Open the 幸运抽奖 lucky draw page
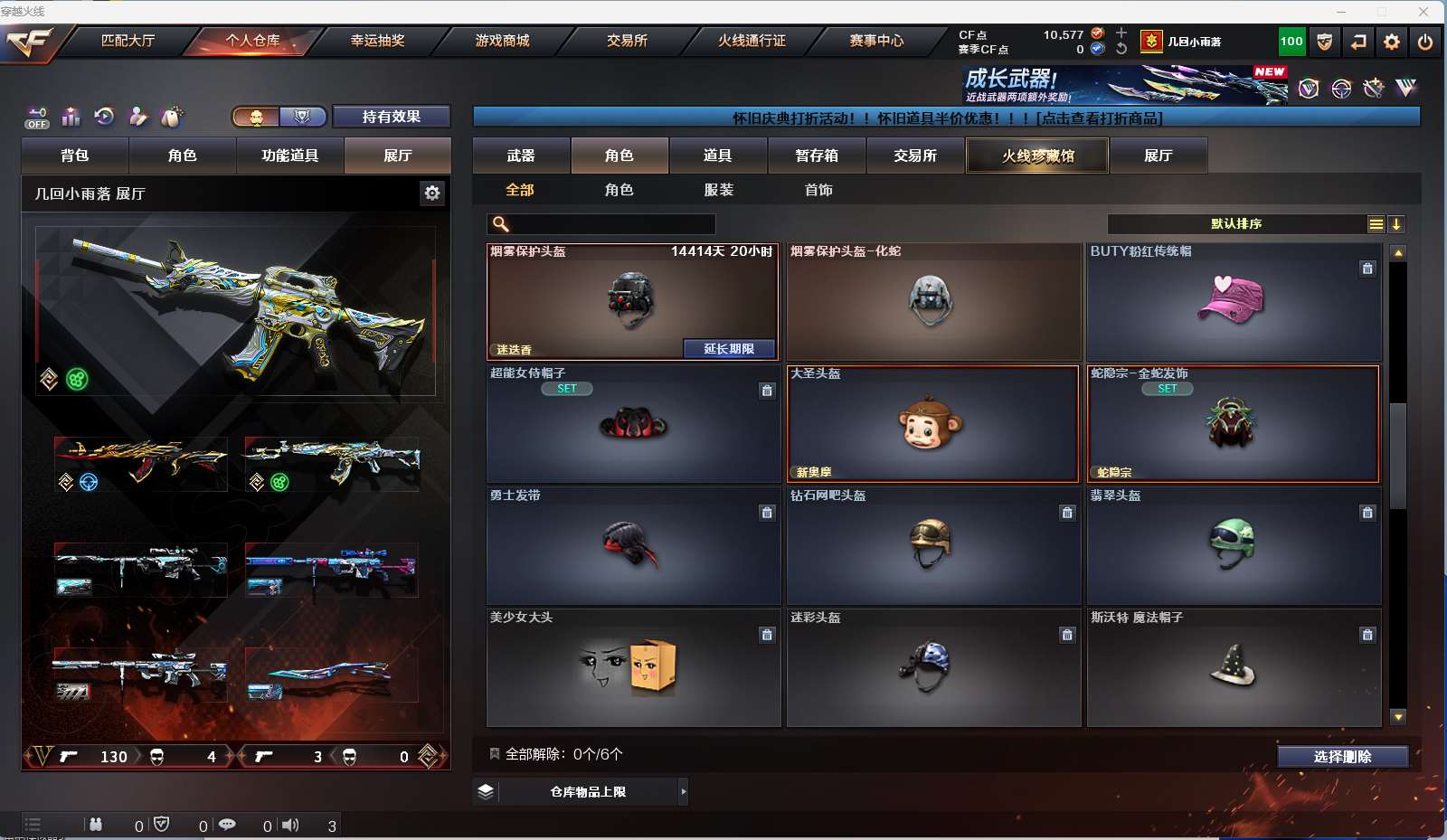 [x=377, y=41]
